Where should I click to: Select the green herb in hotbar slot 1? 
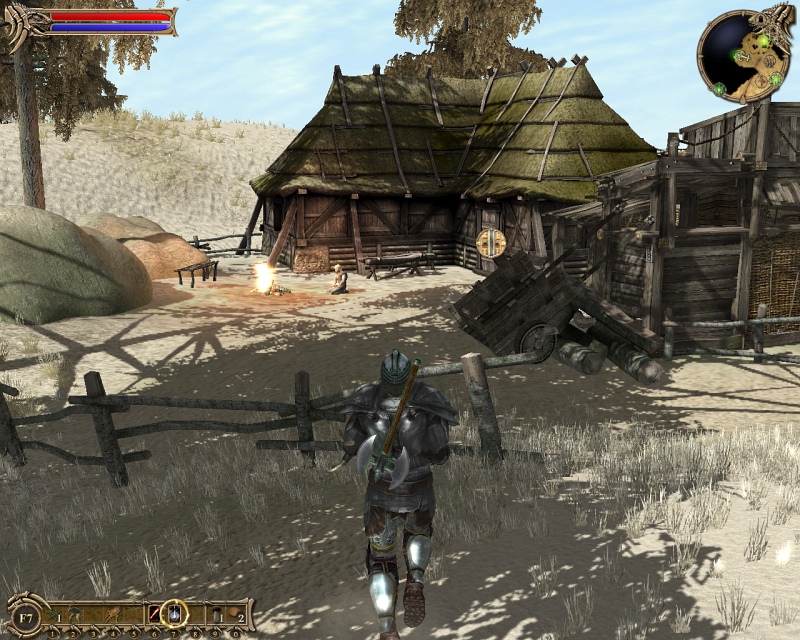tap(52, 612)
